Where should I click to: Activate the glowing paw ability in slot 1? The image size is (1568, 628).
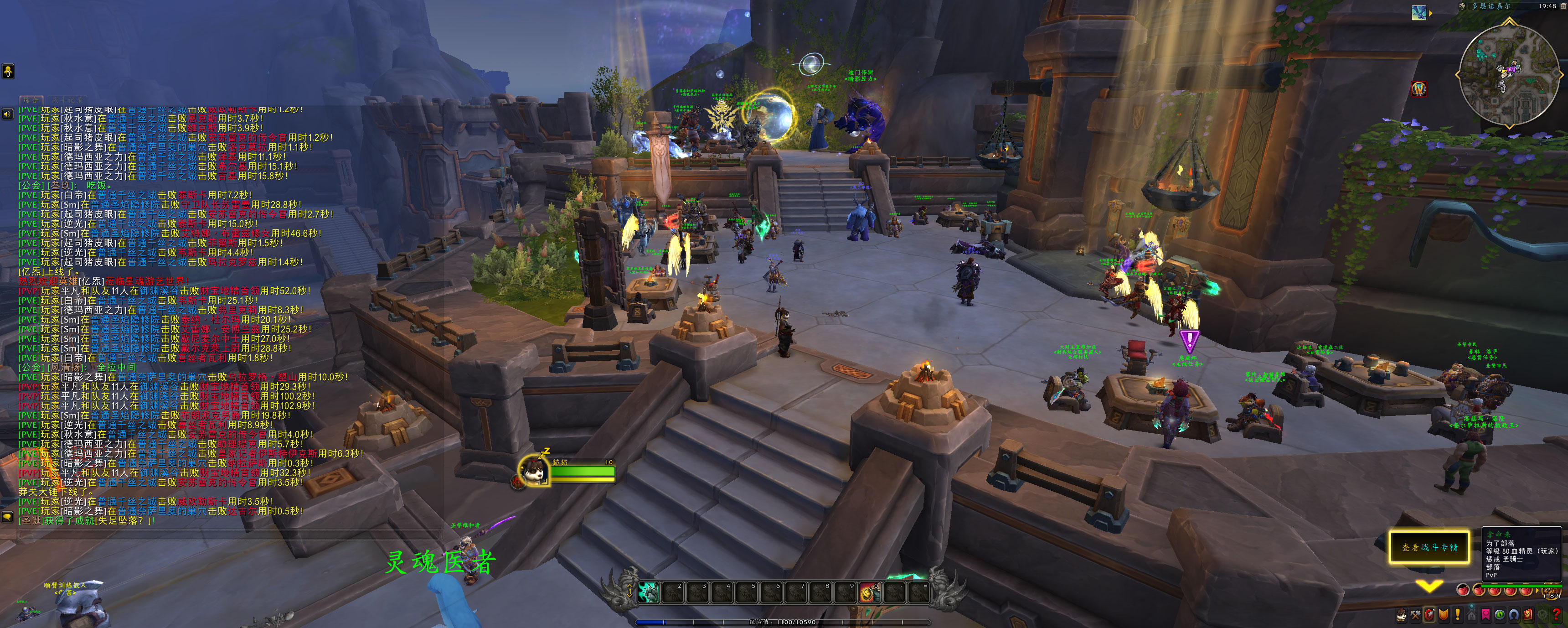pyautogui.click(x=648, y=592)
